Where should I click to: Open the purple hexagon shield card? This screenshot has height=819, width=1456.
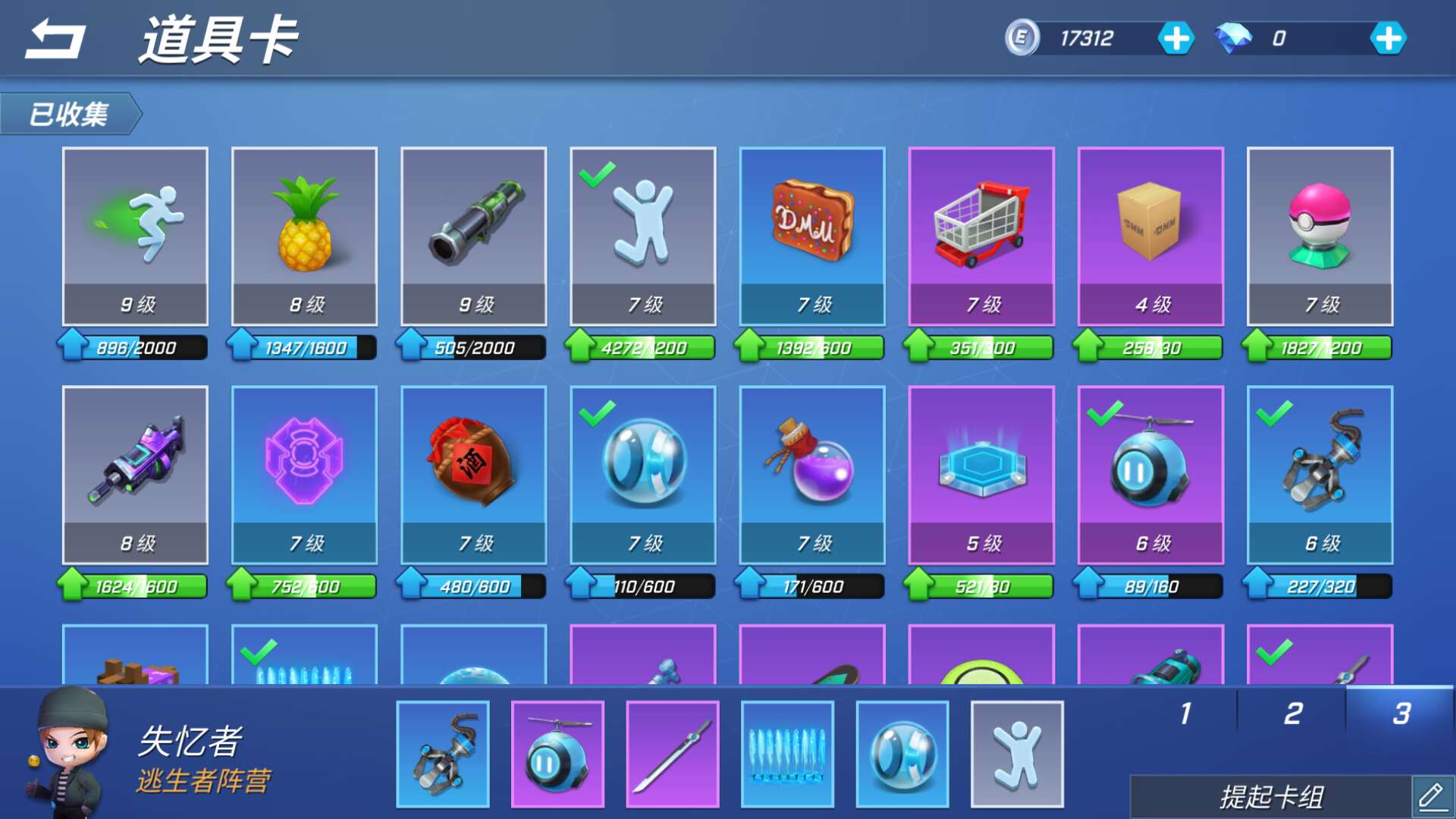point(304,474)
